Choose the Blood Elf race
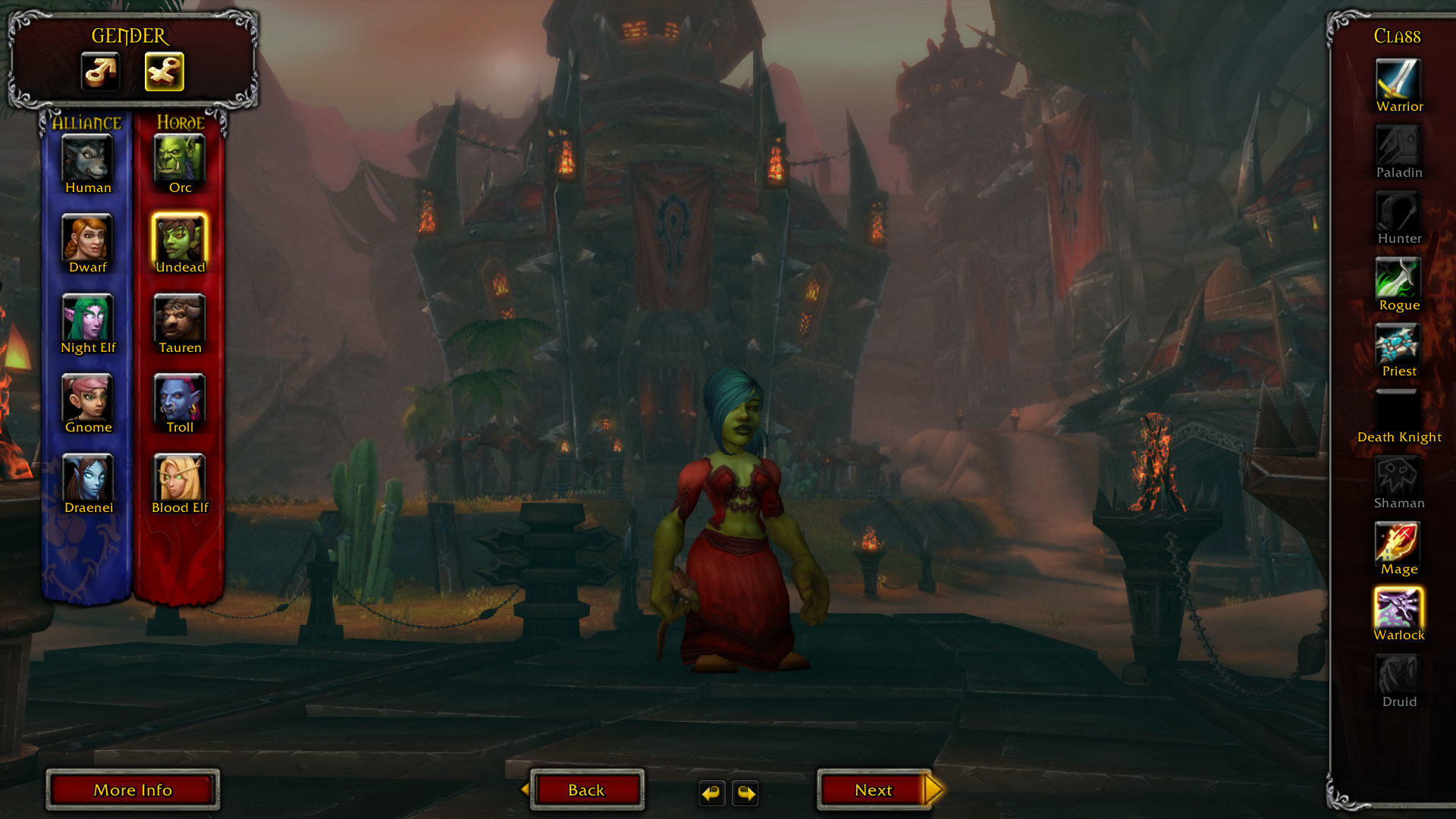Screen dimensions: 1456x819 (x=180, y=478)
